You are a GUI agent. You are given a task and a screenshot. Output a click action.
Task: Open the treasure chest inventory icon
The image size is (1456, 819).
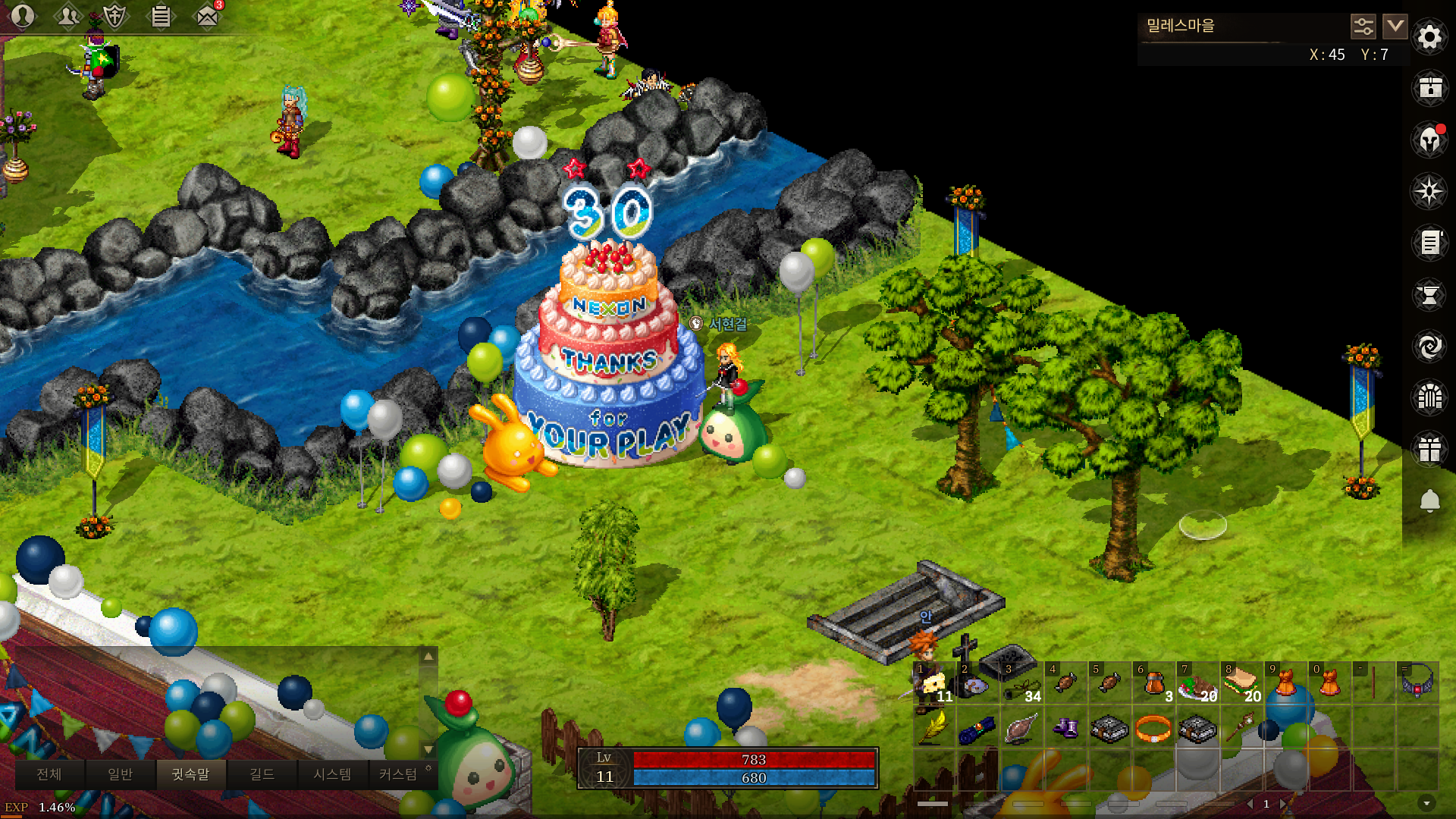(x=1429, y=88)
